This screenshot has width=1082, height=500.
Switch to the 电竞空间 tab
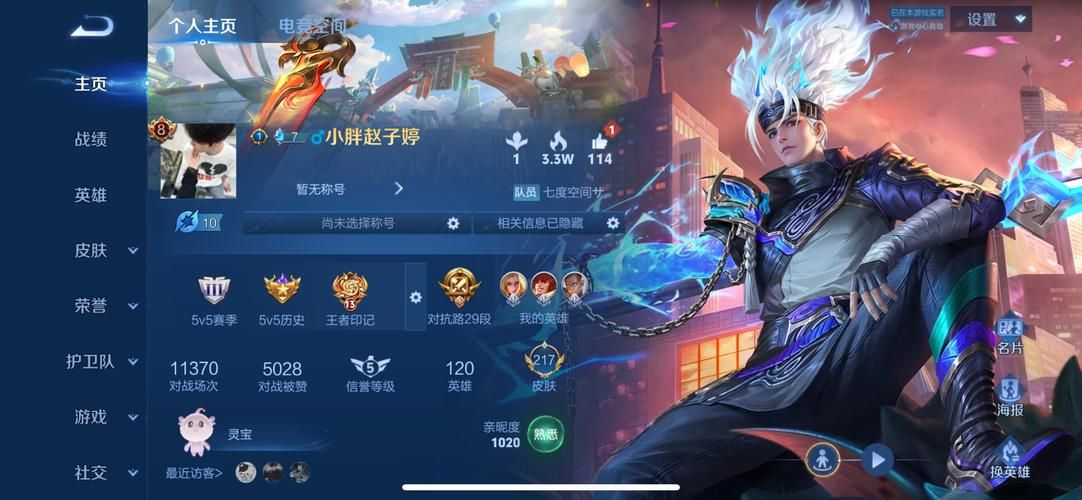click(313, 25)
